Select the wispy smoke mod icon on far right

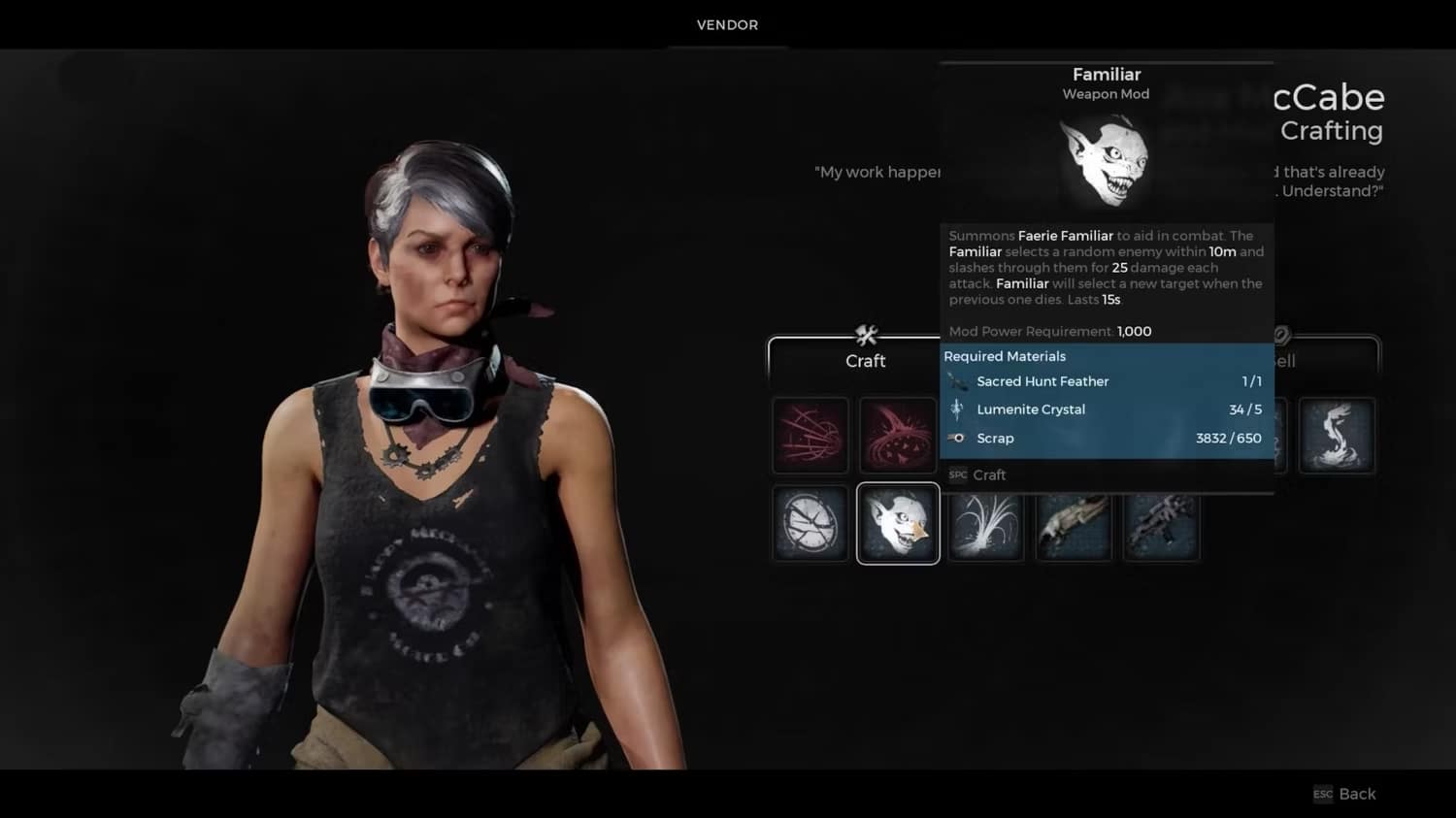1337,435
